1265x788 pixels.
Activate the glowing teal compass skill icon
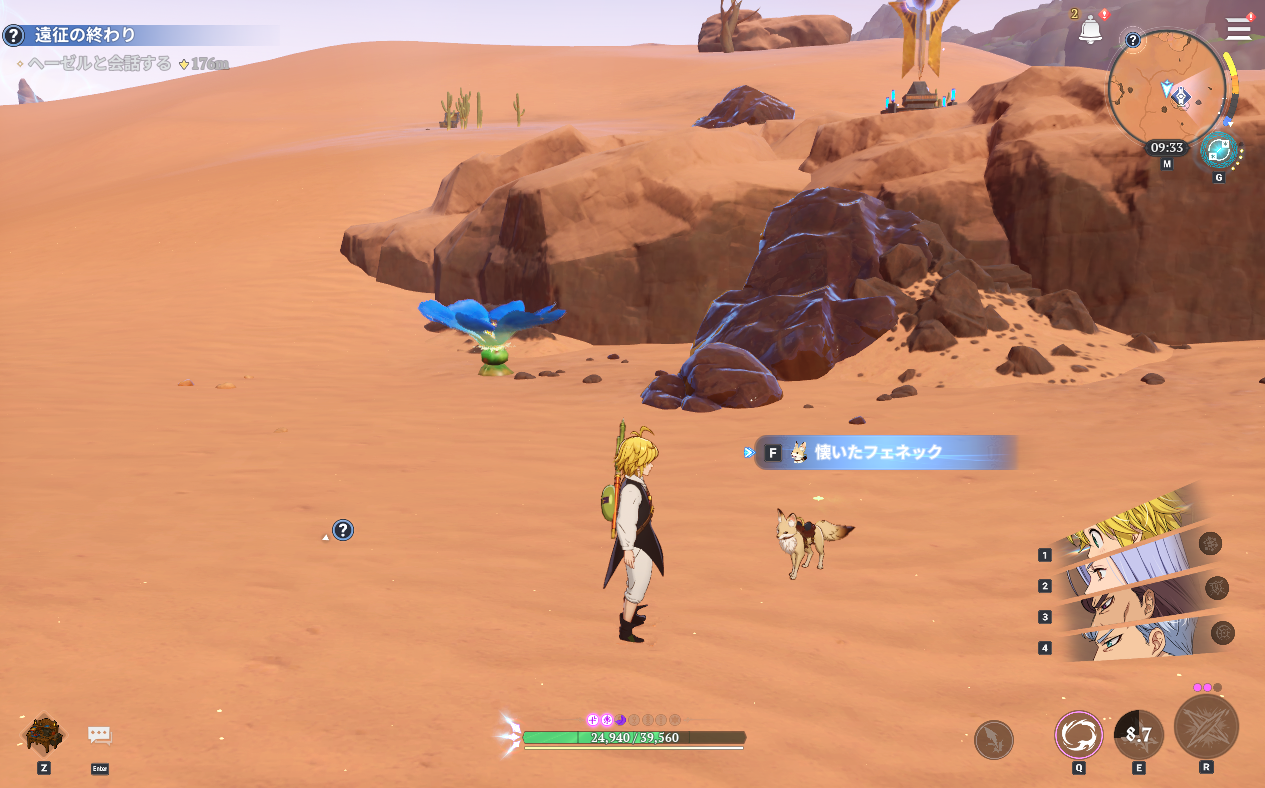[1218, 151]
